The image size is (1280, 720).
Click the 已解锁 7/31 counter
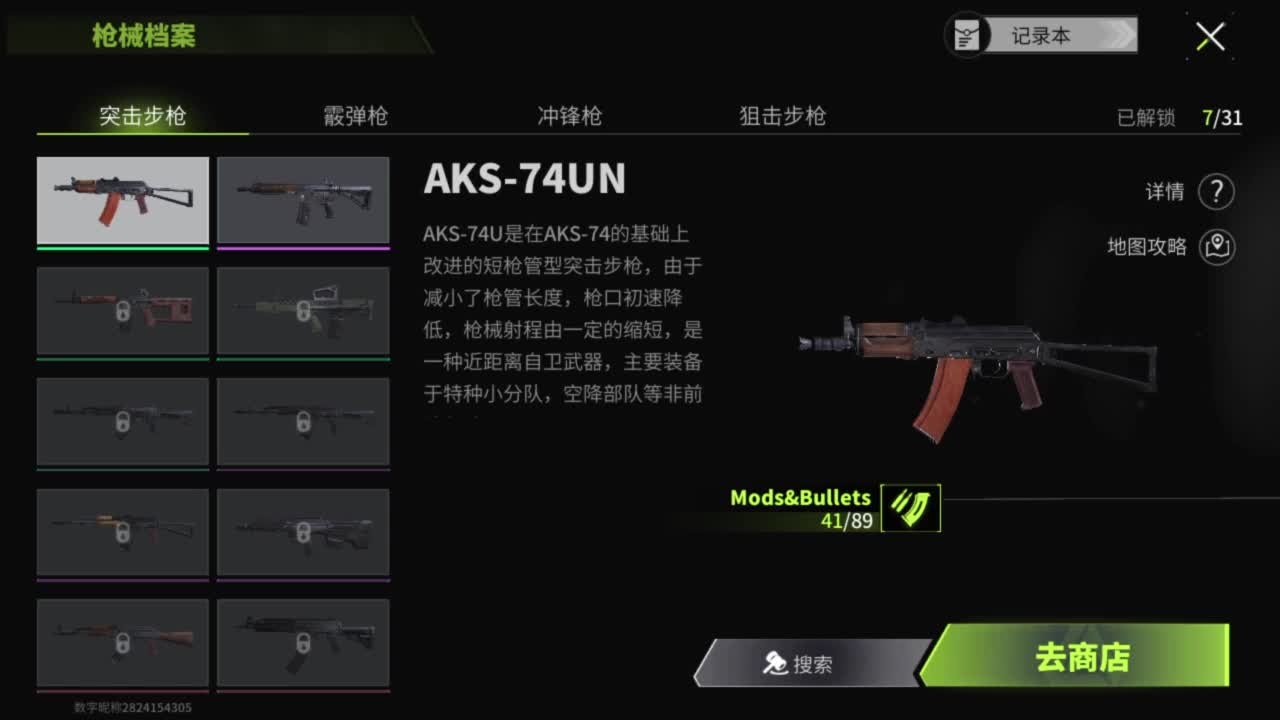coord(1177,117)
